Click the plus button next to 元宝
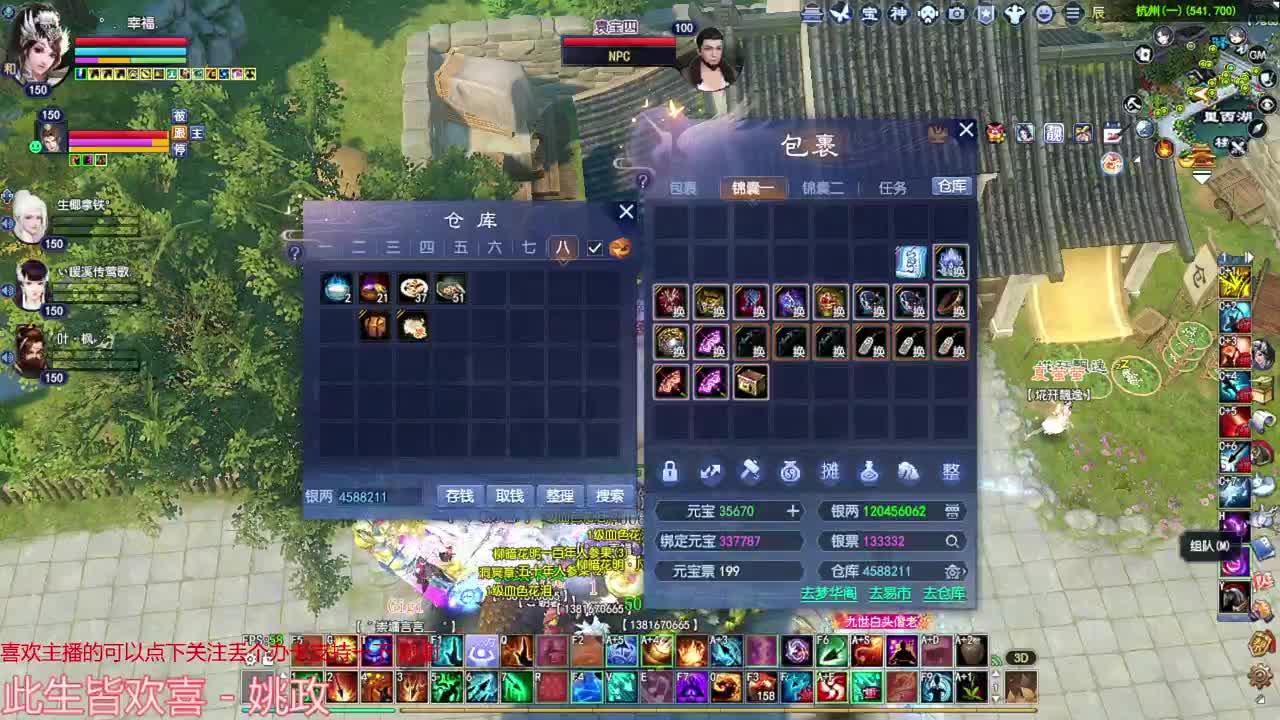1280x720 pixels. point(793,510)
